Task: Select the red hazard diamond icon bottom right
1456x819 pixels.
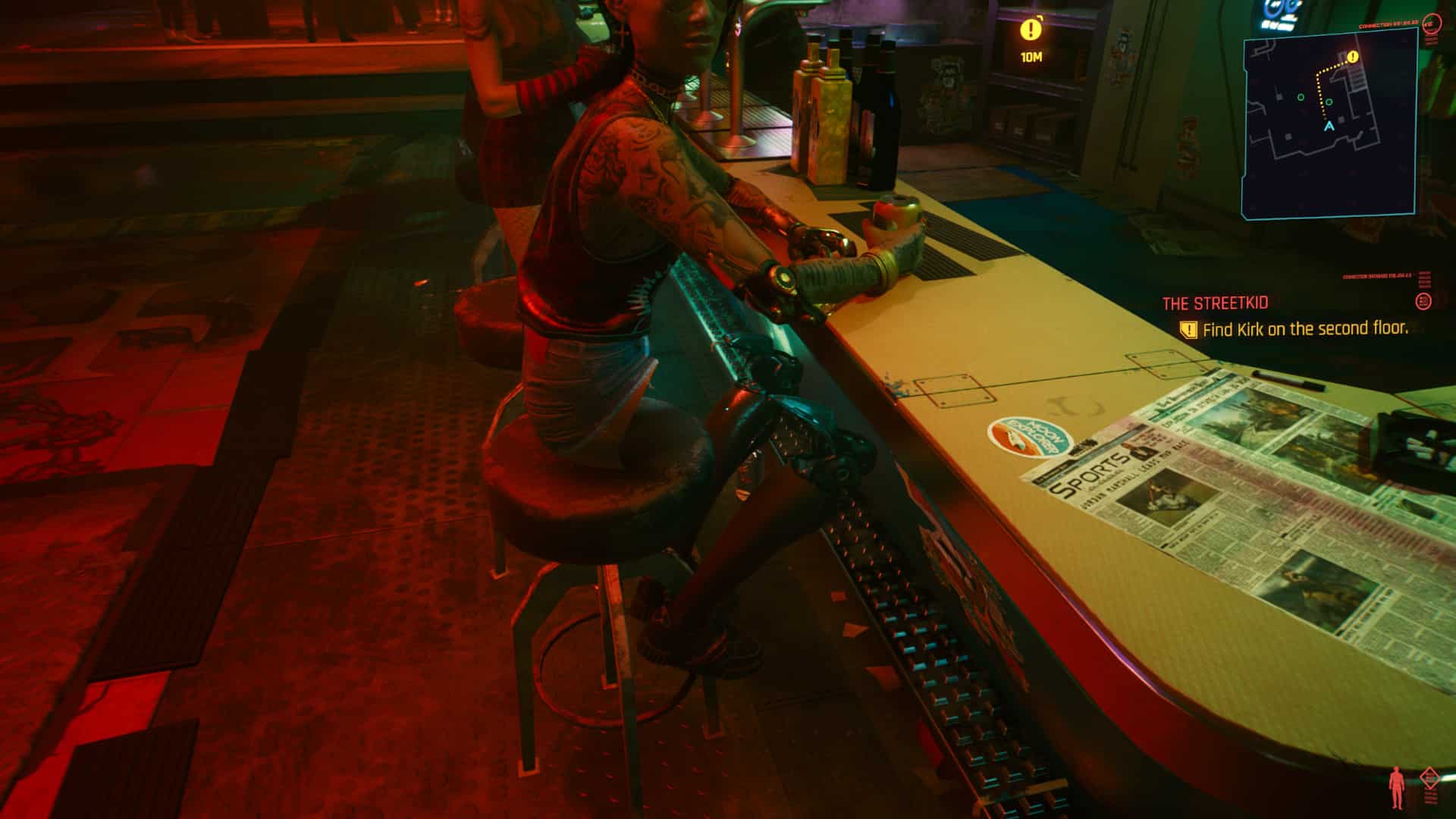Action: tap(1429, 778)
